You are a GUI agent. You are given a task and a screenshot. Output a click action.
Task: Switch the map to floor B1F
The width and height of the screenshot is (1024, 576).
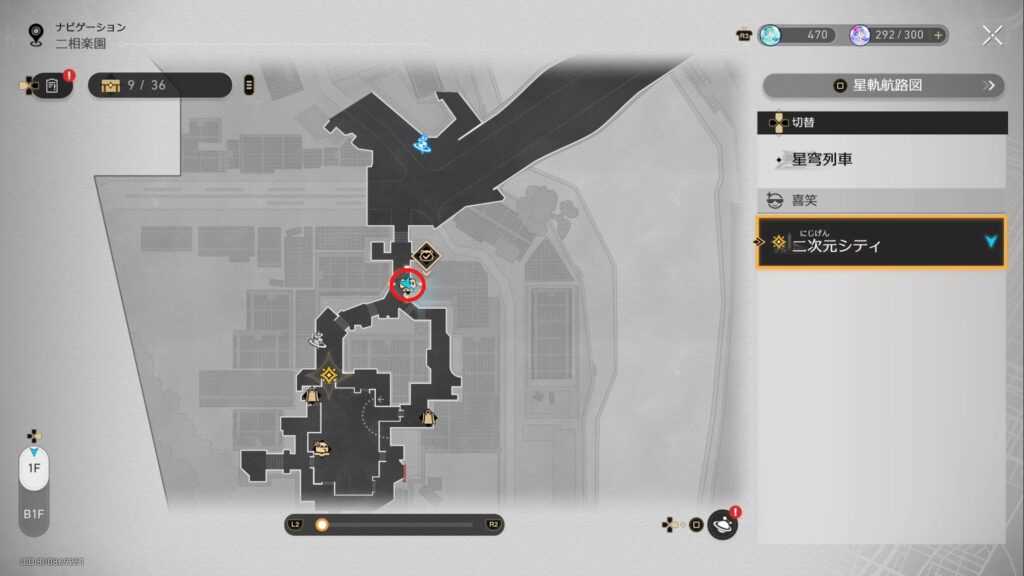[34, 514]
